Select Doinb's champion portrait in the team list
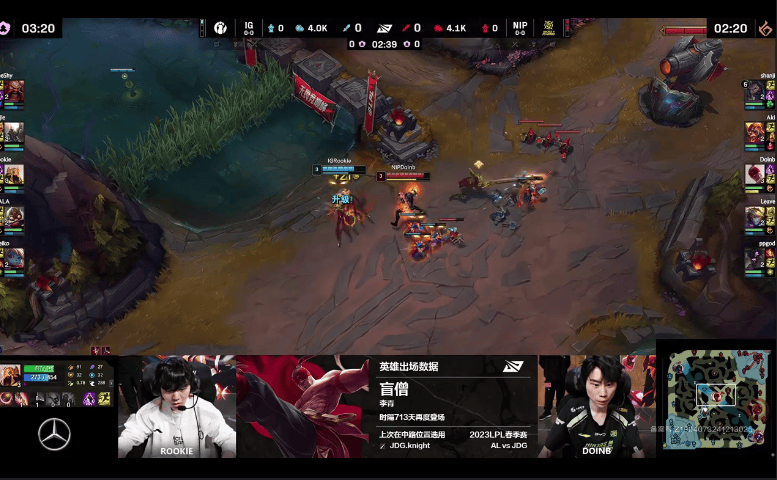The image size is (777, 480). point(754,174)
